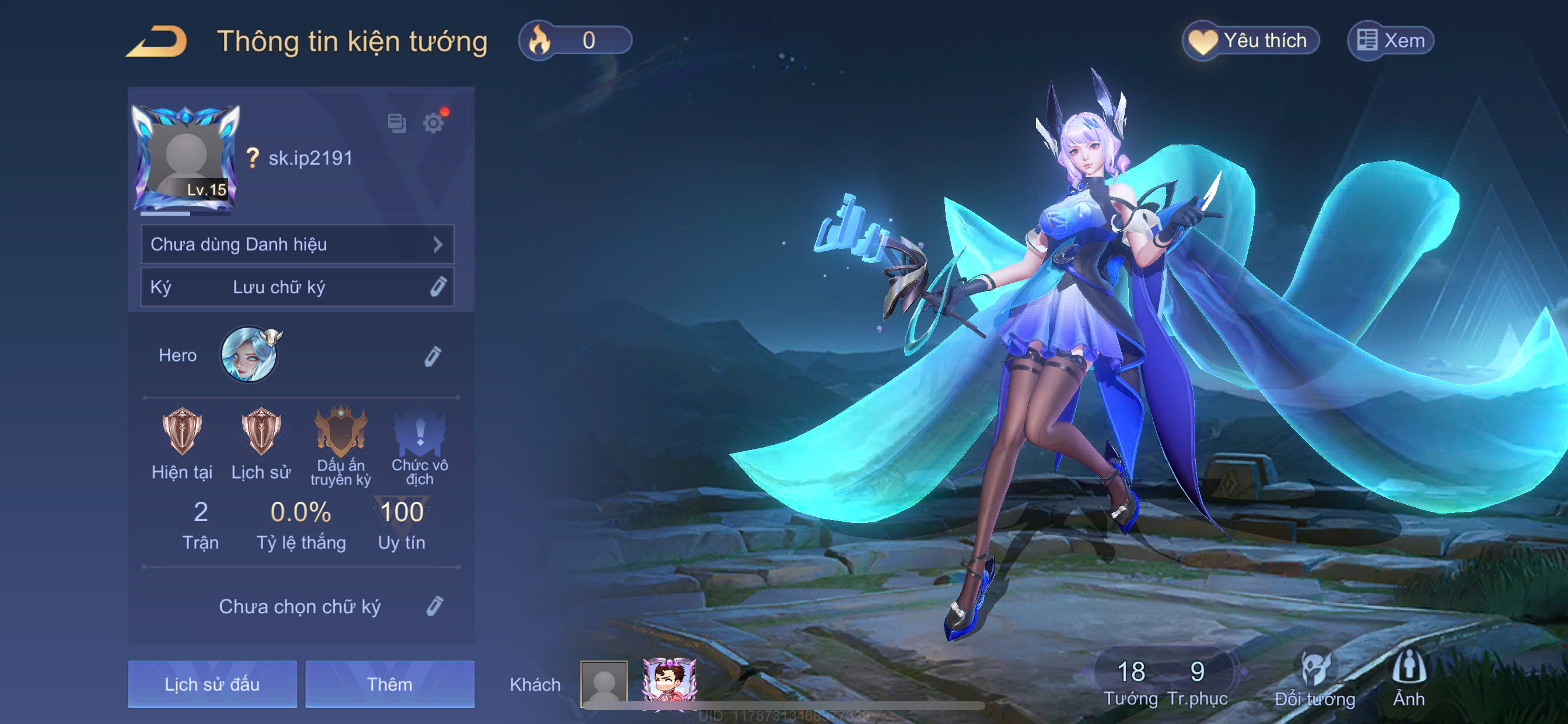1568x724 pixels.
Task: View the Hiện tại rank badge
Action: 181,431
